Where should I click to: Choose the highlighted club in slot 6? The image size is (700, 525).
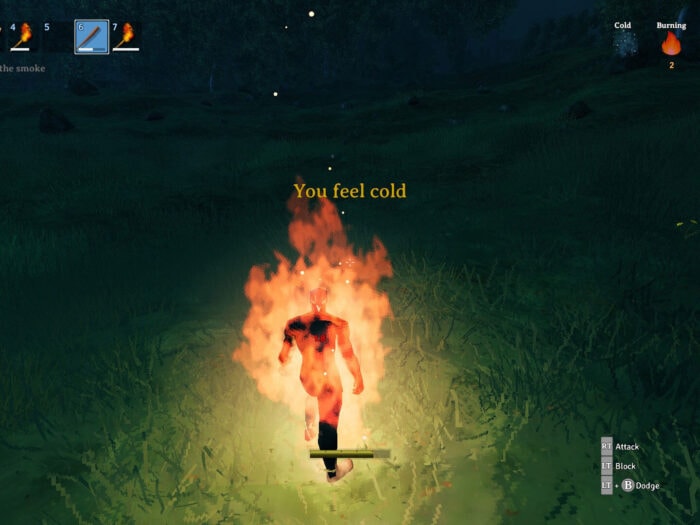pyautogui.click(x=91, y=37)
